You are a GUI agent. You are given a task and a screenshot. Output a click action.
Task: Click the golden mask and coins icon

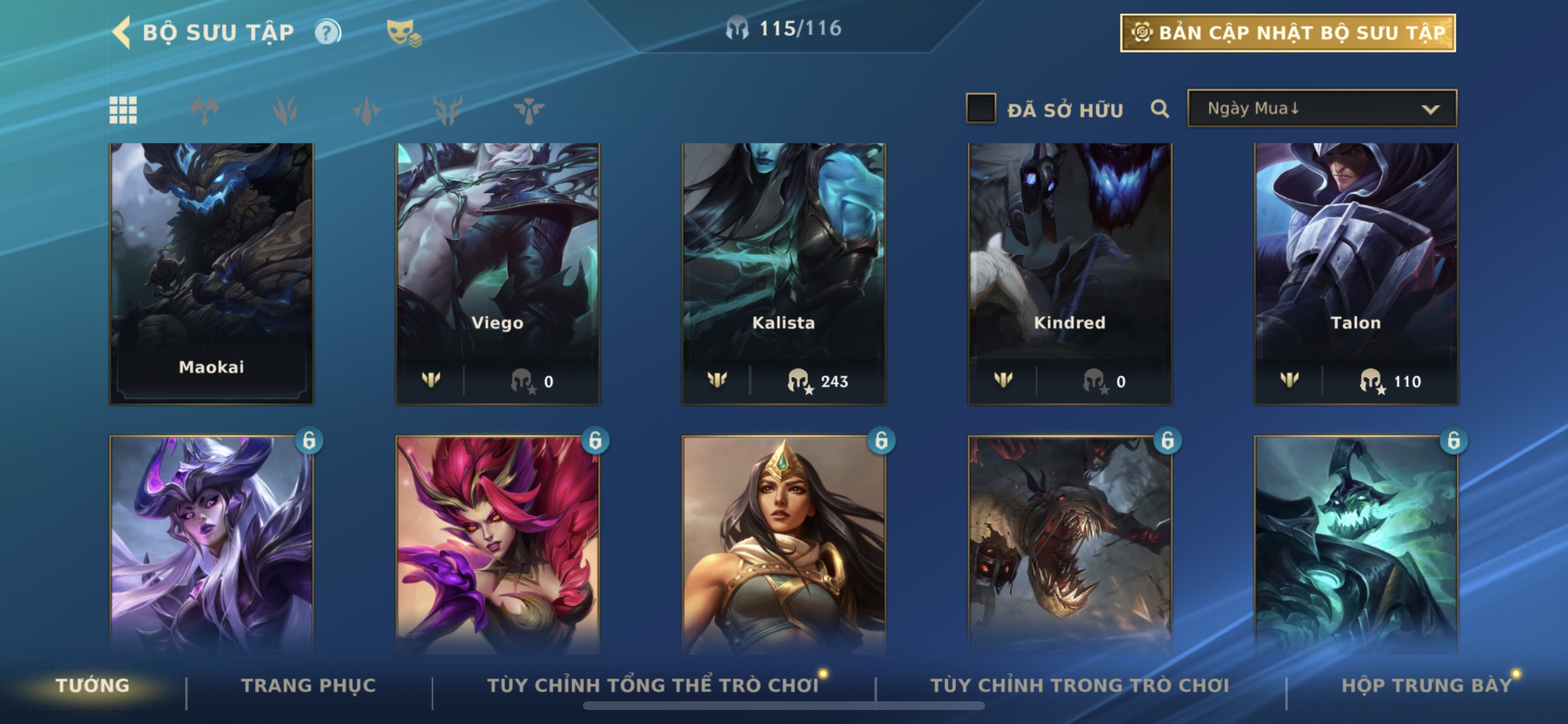pyautogui.click(x=404, y=33)
